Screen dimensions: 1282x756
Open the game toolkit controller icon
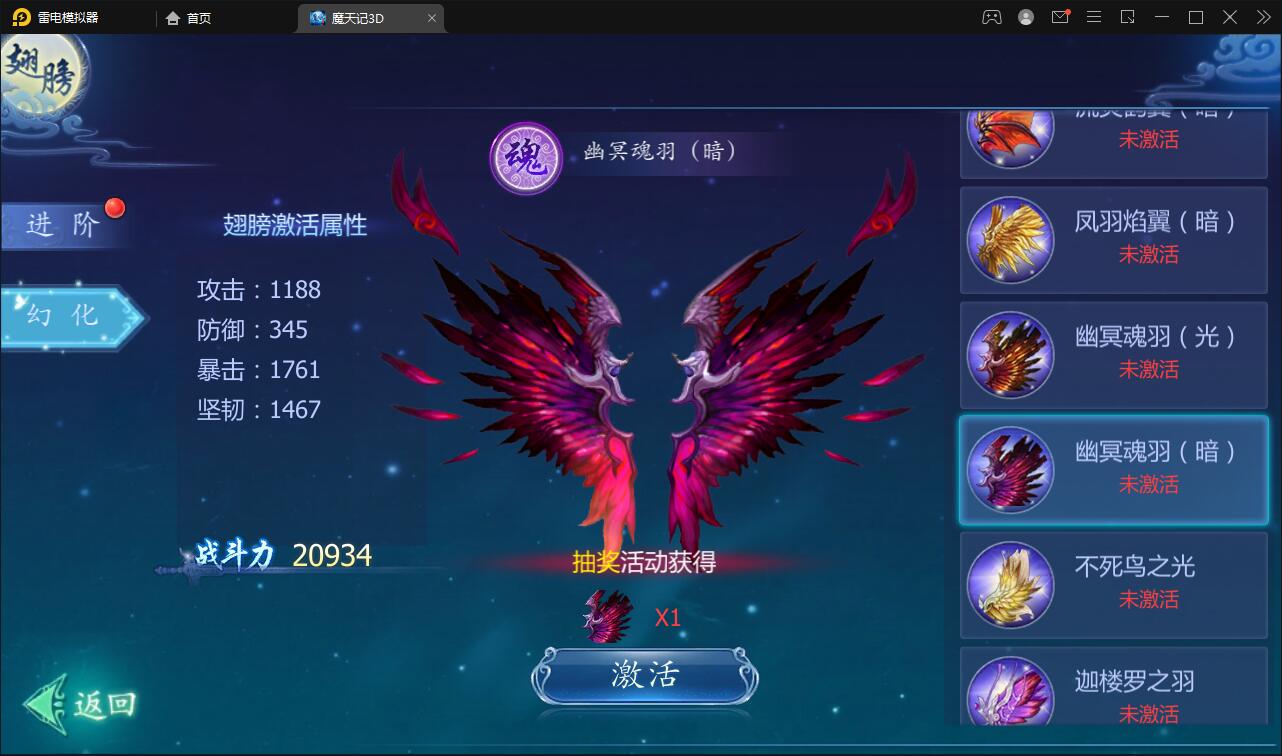tap(992, 17)
